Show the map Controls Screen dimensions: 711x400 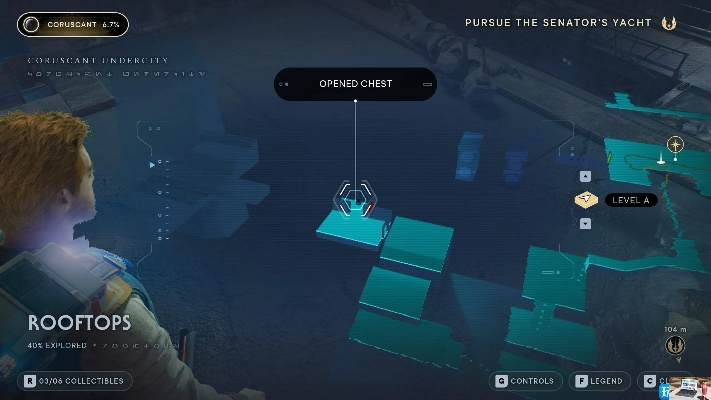tap(525, 381)
